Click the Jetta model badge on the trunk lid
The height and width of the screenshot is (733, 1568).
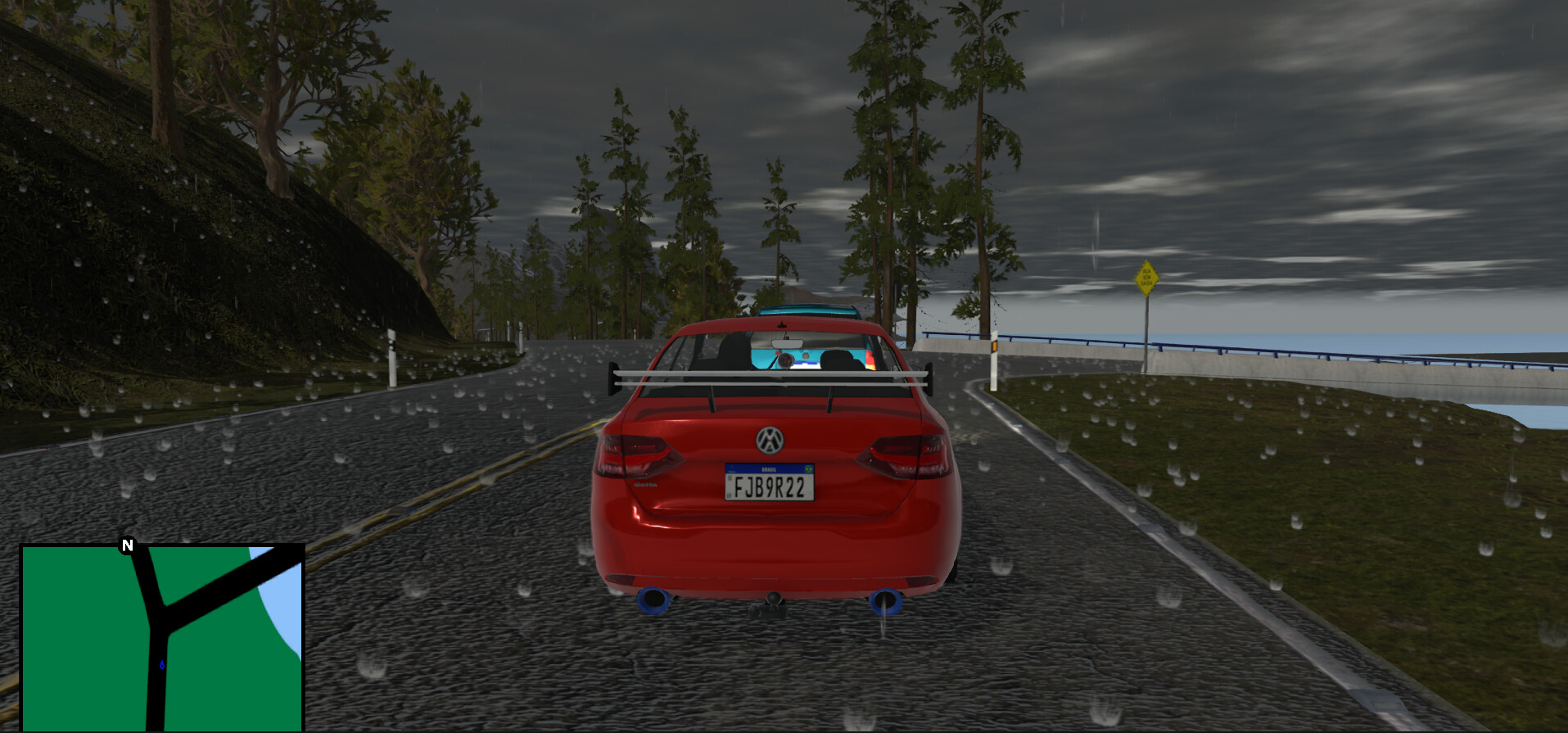point(644,484)
